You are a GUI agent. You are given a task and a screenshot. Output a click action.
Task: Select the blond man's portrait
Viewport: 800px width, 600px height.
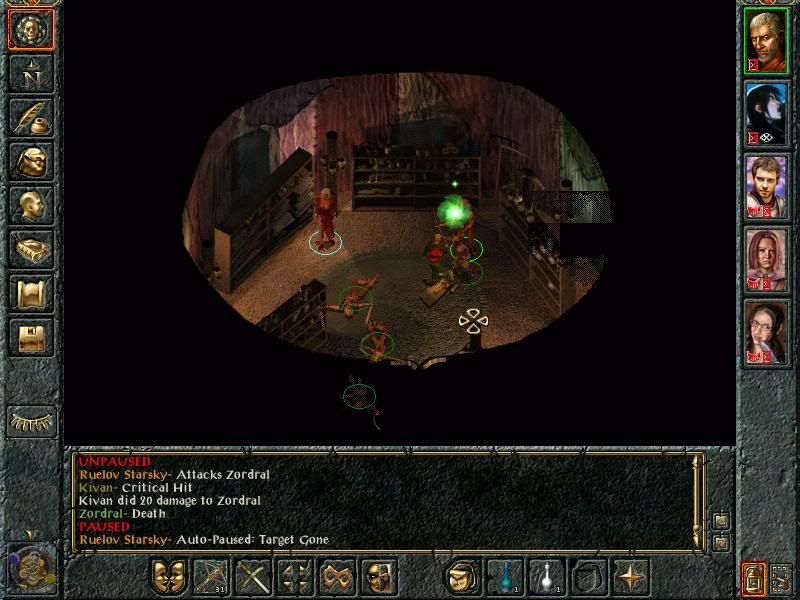tap(767, 41)
